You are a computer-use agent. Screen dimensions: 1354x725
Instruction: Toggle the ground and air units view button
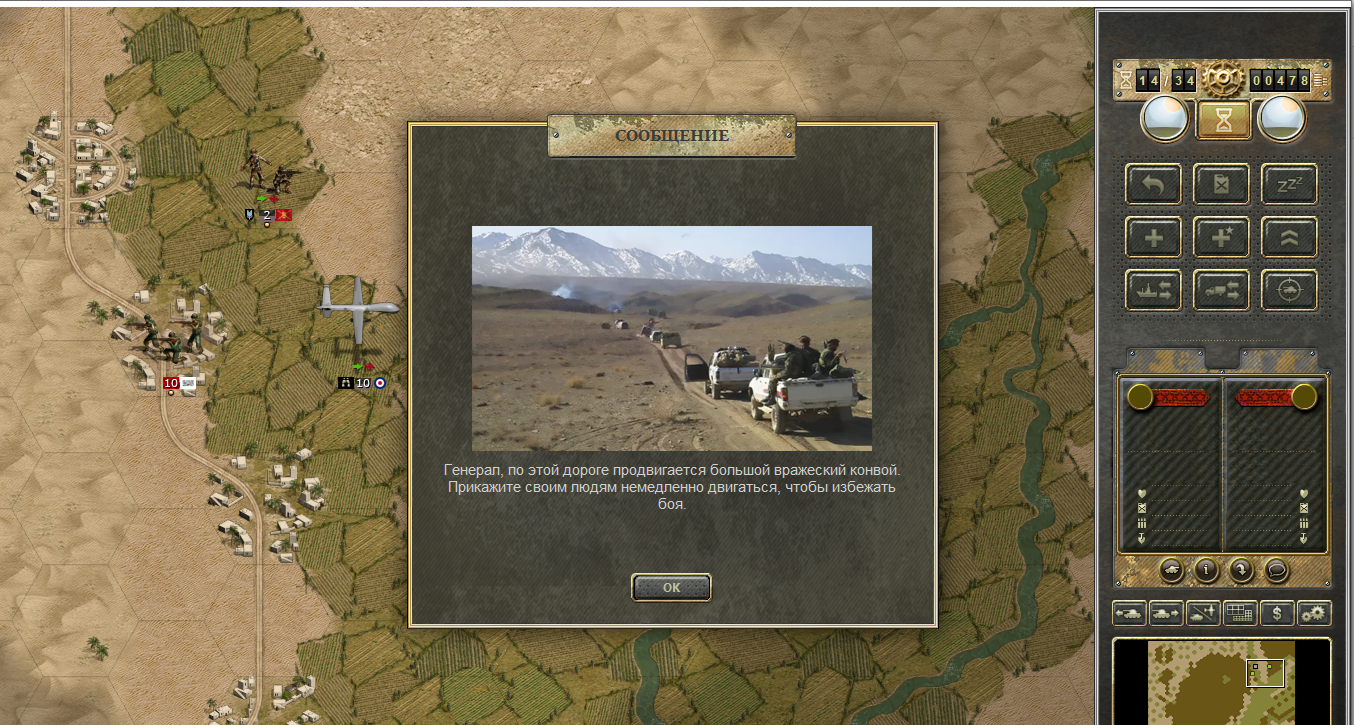pyautogui.click(x=1203, y=613)
